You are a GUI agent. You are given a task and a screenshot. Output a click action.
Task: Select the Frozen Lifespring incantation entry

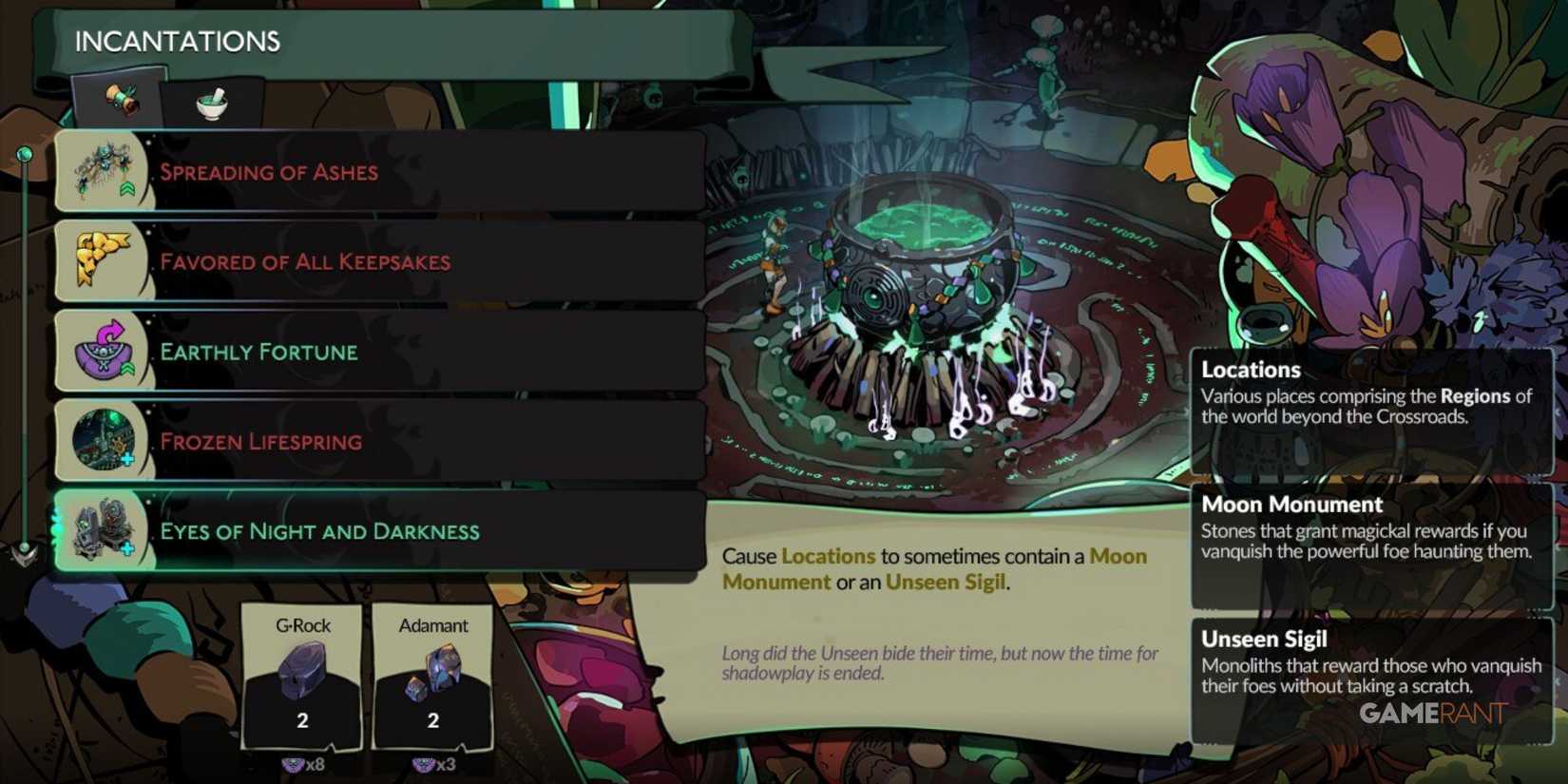[x=380, y=440]
